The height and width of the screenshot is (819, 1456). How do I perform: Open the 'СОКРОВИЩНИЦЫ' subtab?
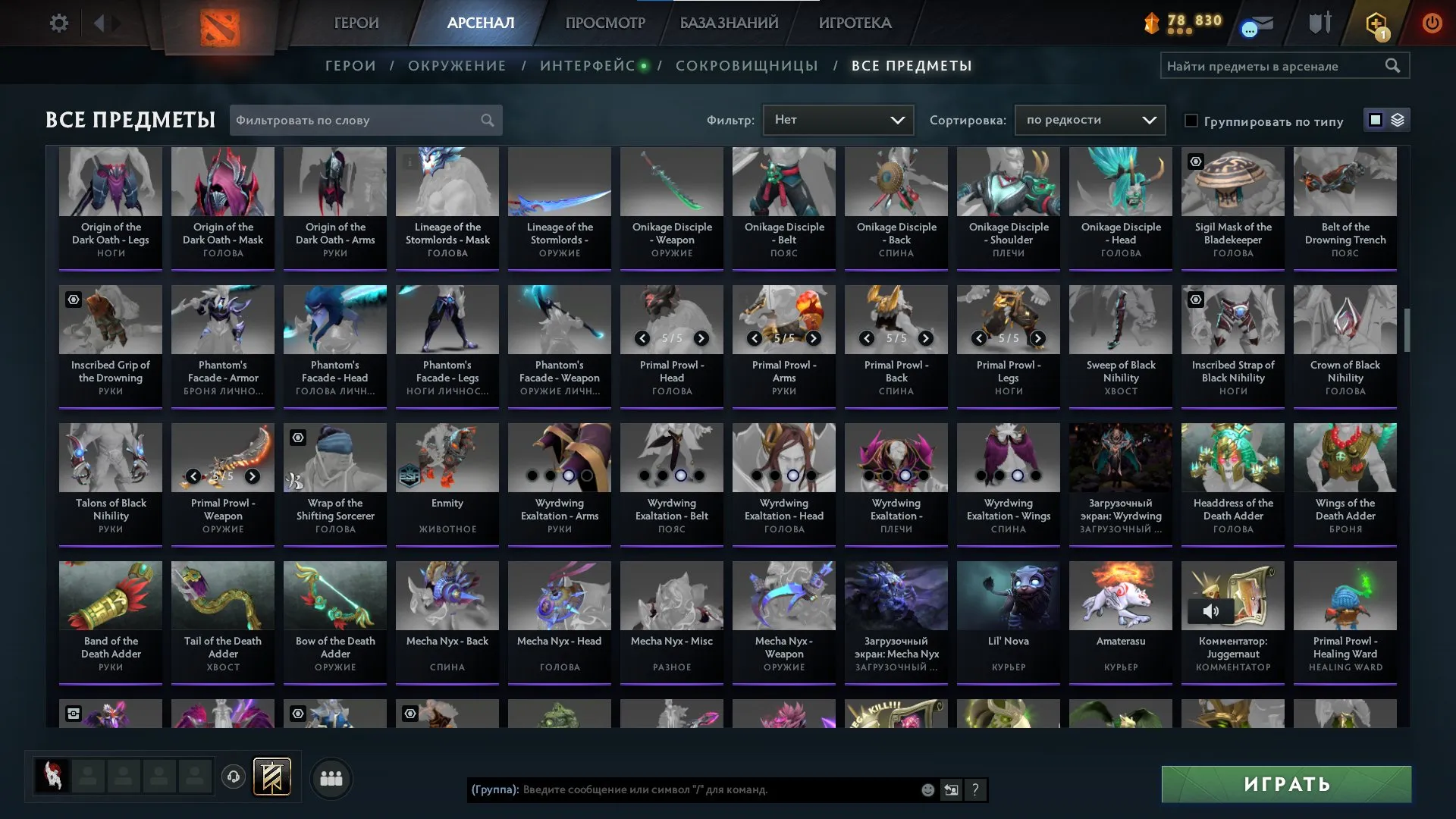tap(746, 65)
